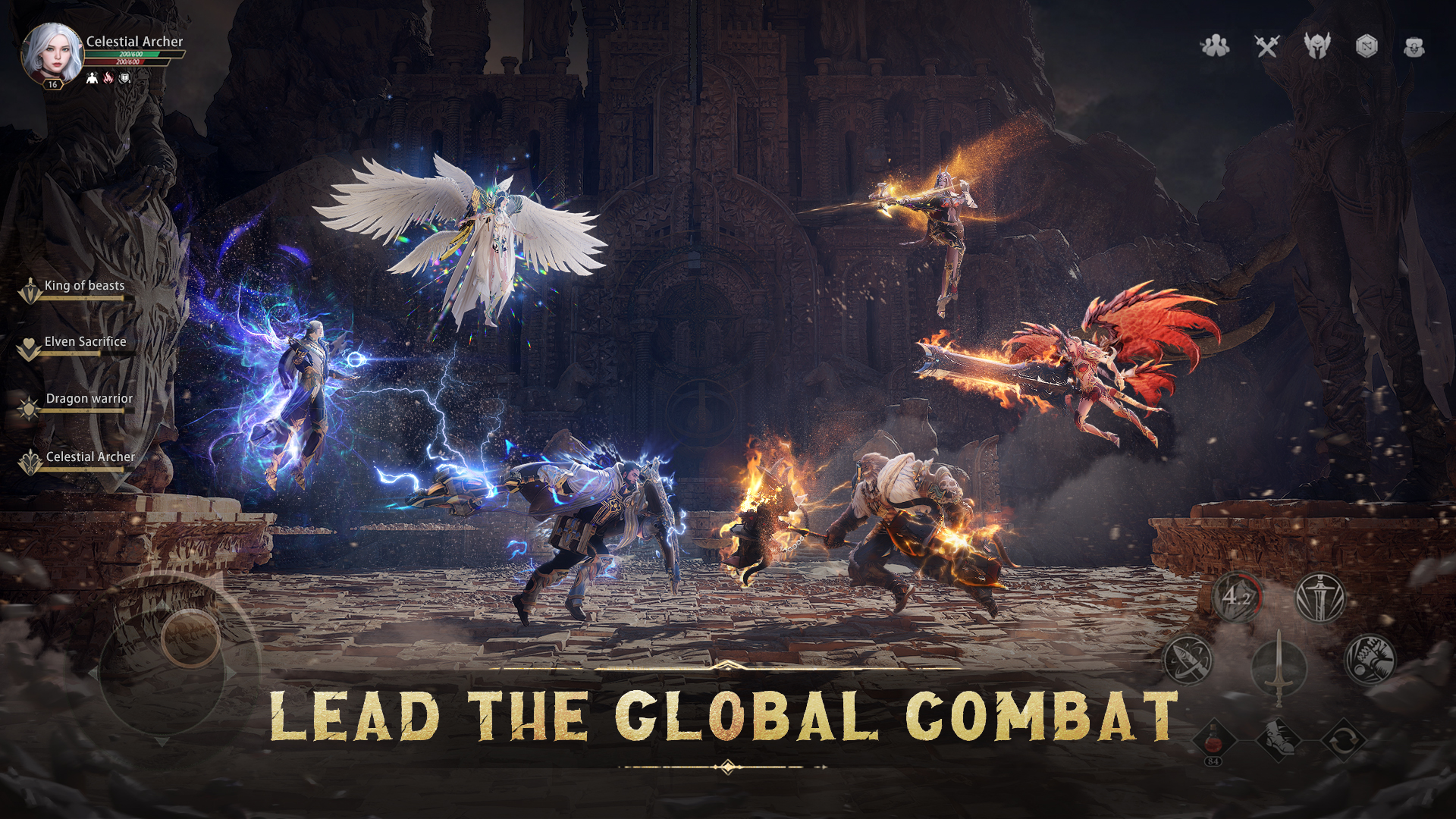
Task: Open the team members panel icon
Action: pyautogui.click(x=1217, y=46)
